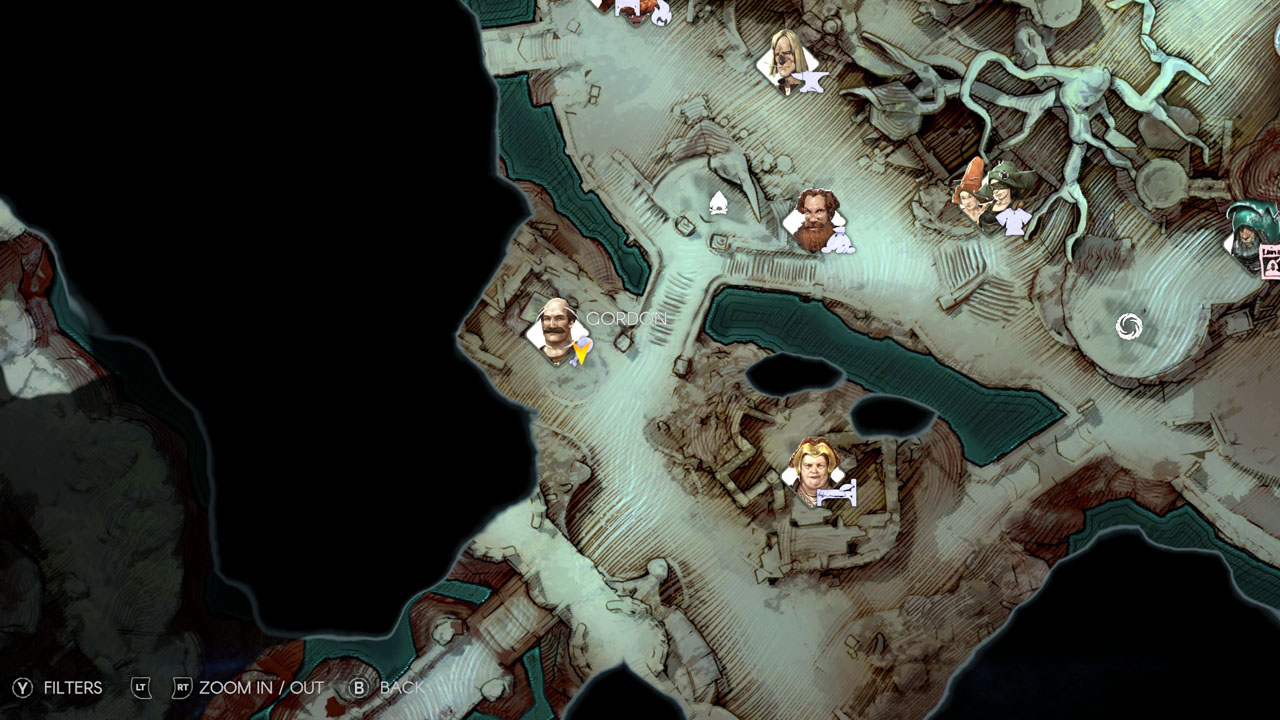The height and width of the screenshot is (720, 1280).
Task: Select the blacksmith marker with anvil icon
Action: click(x=791, y=63)
